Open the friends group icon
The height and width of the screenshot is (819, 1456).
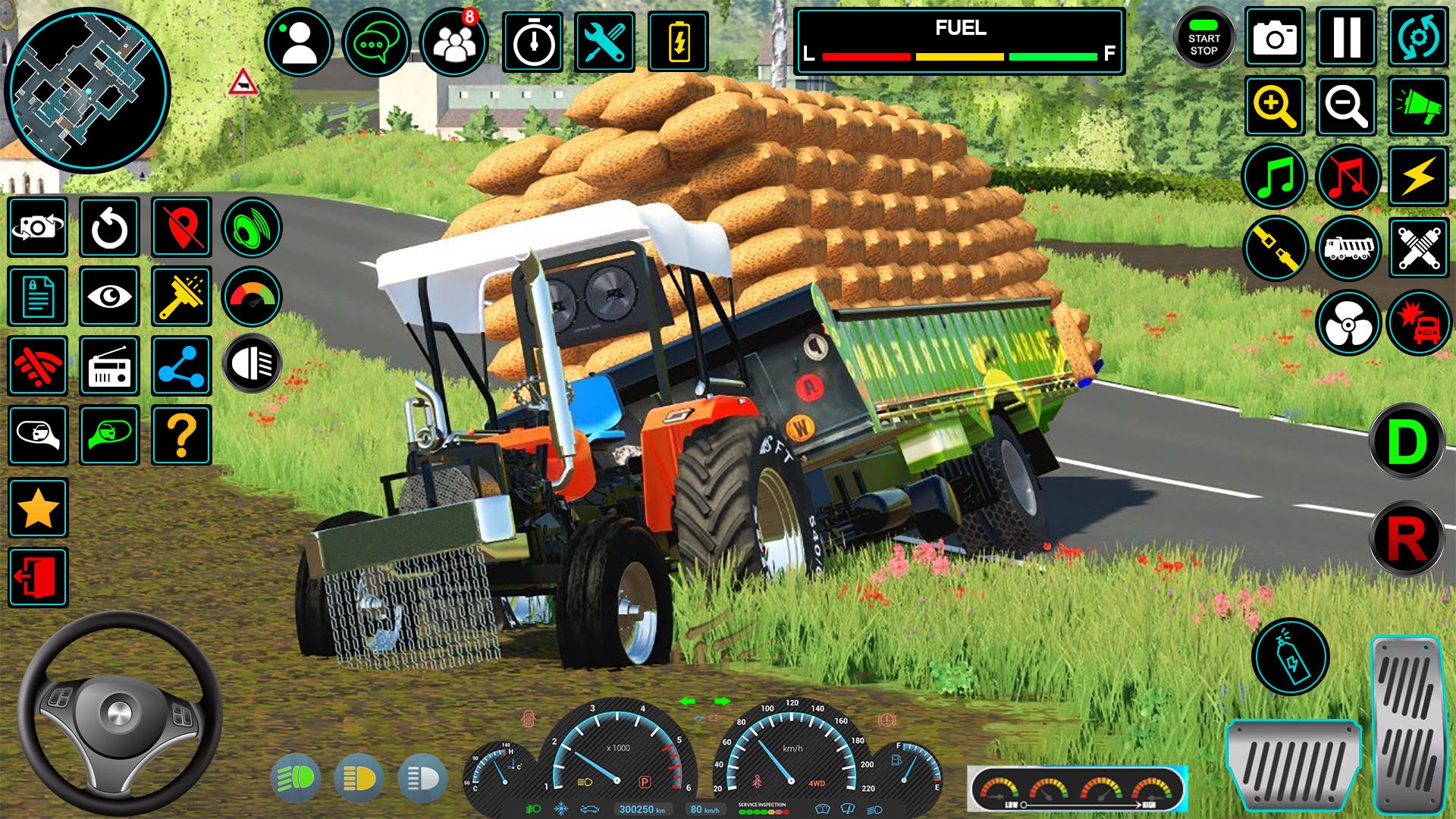[x=453, y=42]
